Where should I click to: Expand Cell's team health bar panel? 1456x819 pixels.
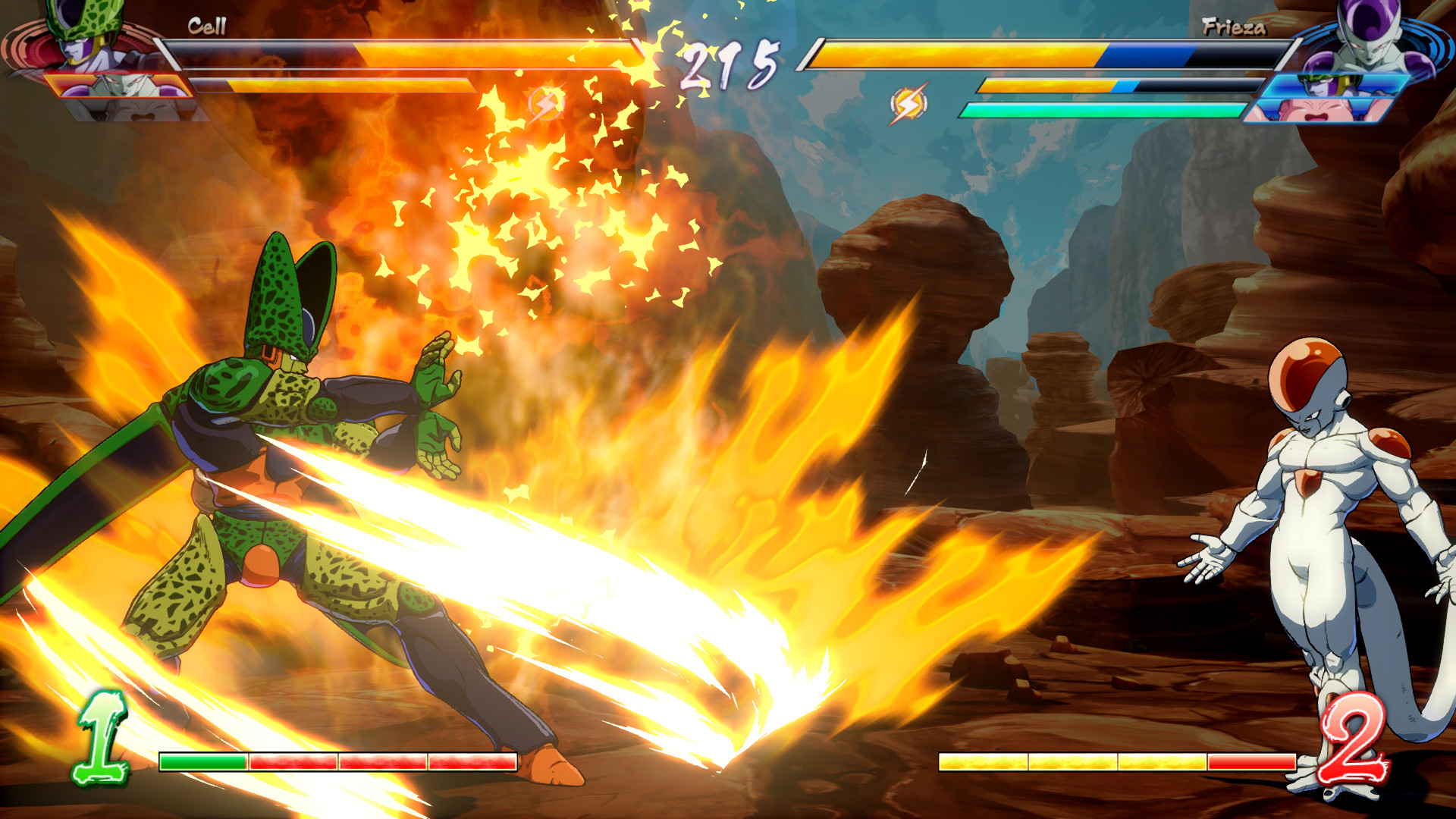[402, 53]
